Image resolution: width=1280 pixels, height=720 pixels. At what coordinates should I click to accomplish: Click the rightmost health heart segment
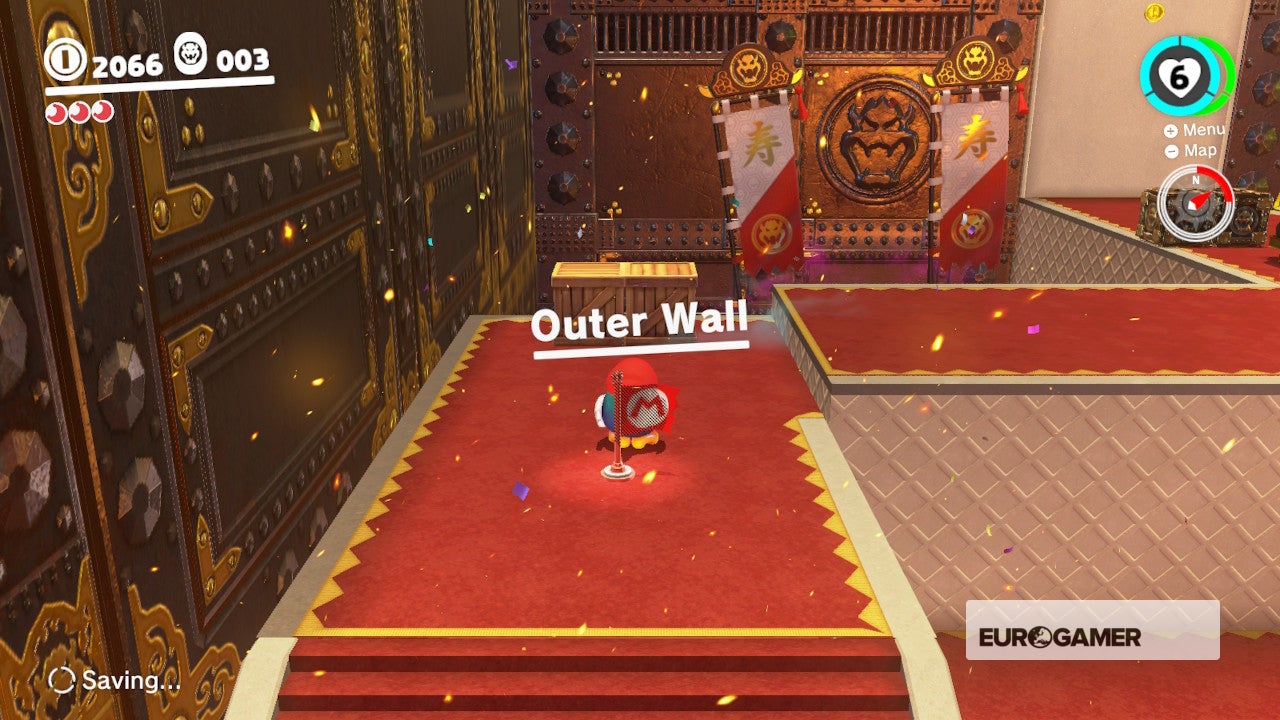102,113
